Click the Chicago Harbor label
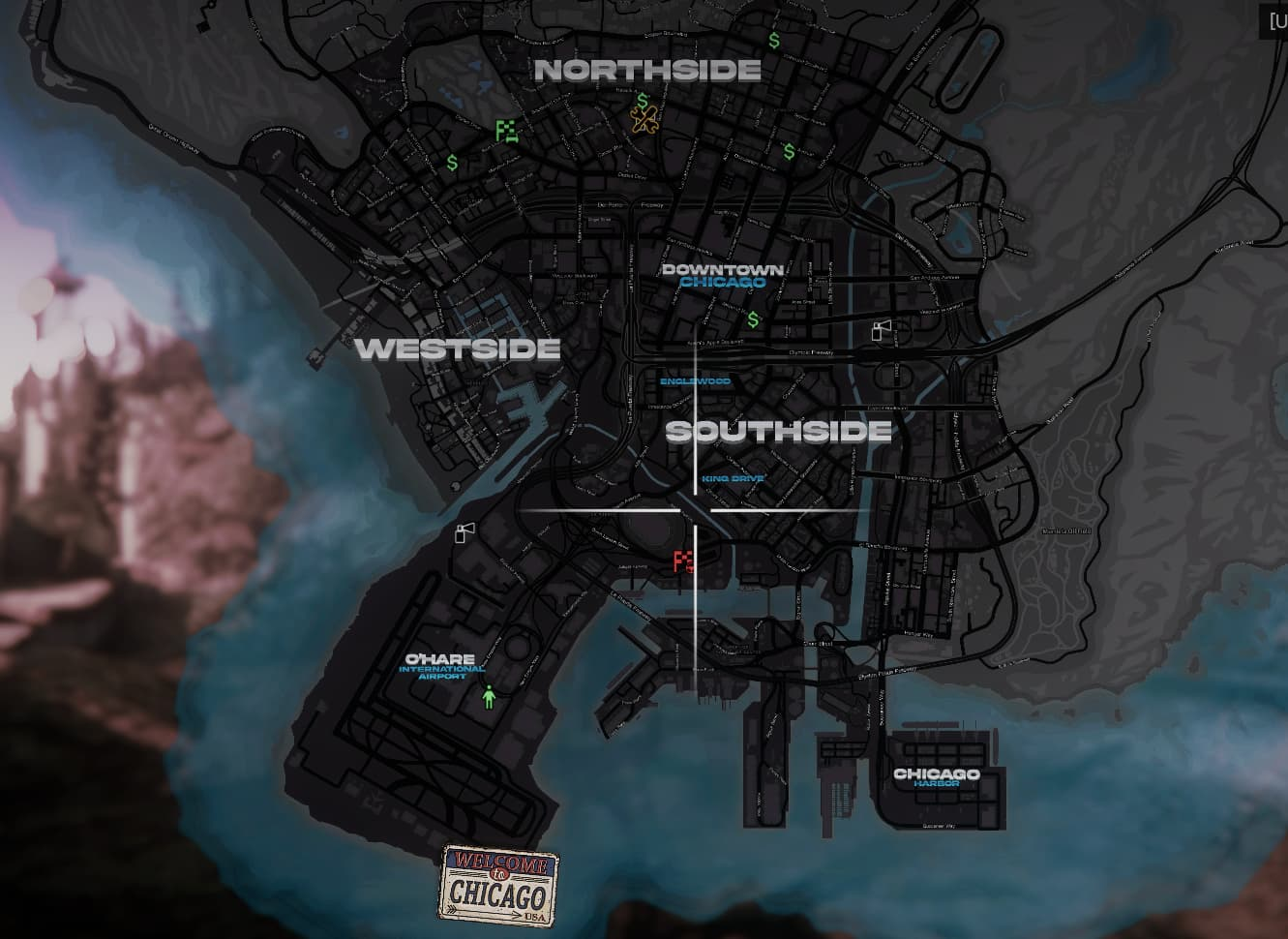This screenshot has width=1288, height=939. click(936, 777)
